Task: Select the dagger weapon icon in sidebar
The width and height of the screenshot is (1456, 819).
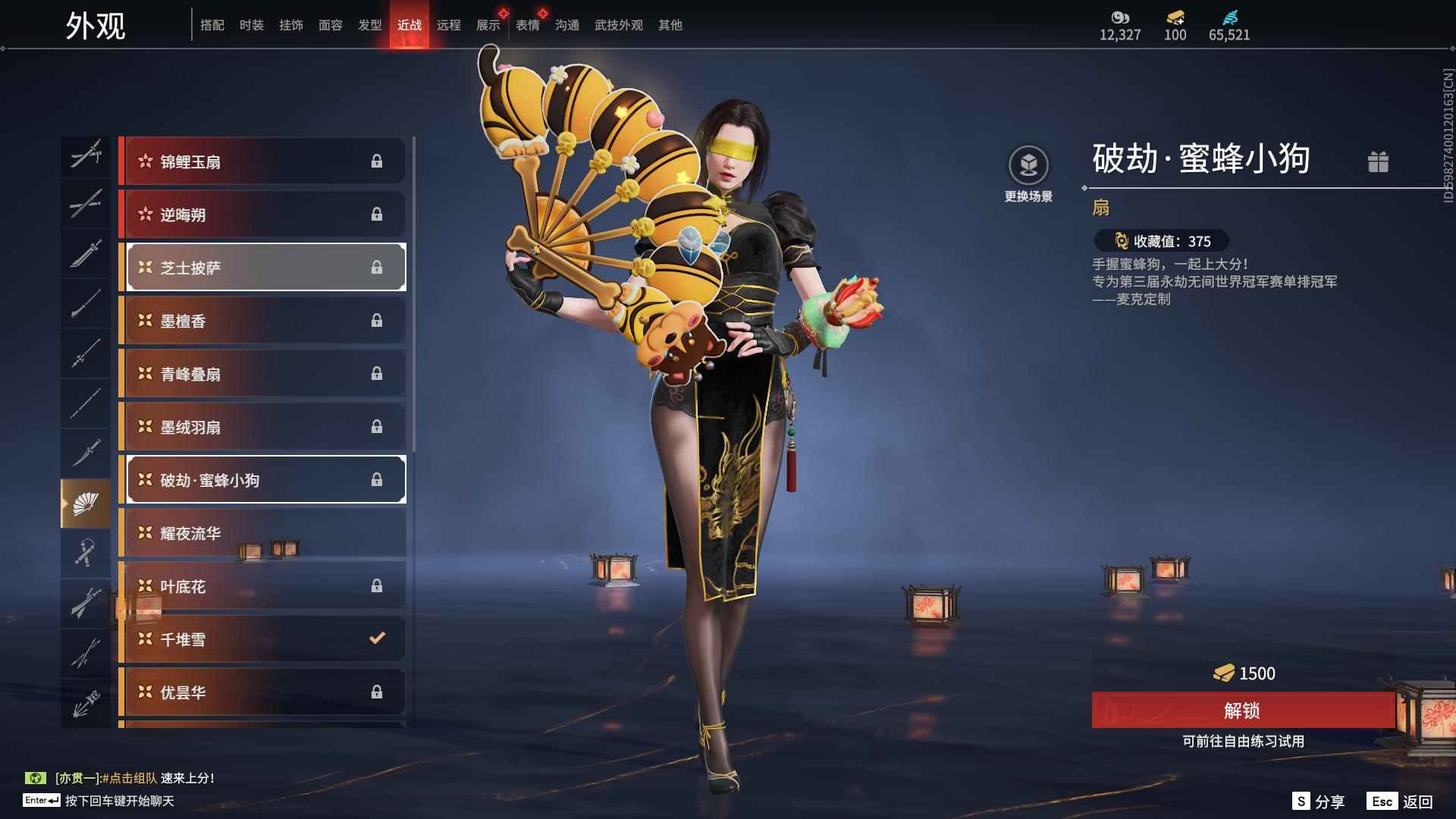Action: (86, 452)
